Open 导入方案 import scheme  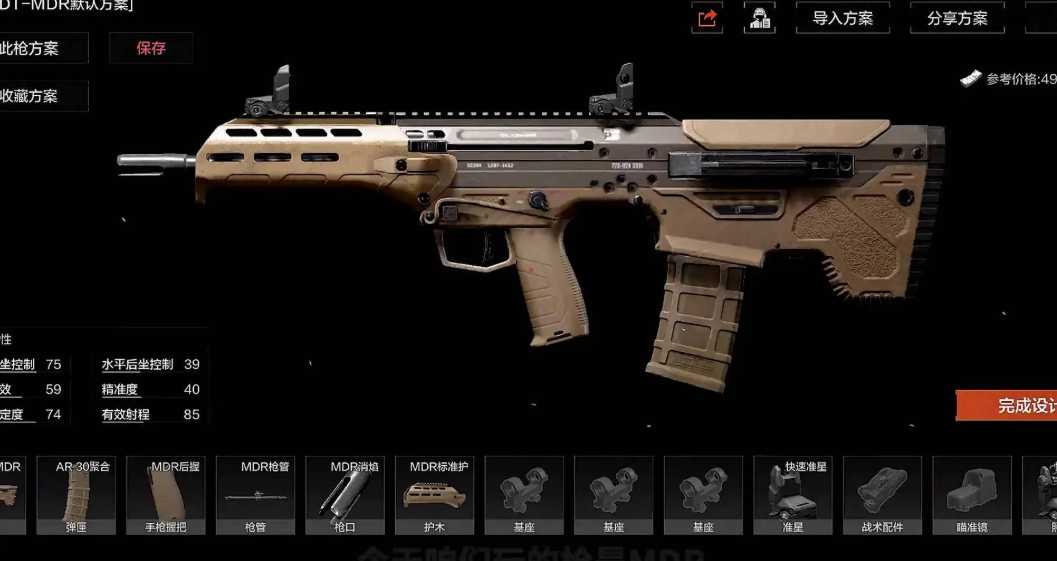click(x=842, y=18)
